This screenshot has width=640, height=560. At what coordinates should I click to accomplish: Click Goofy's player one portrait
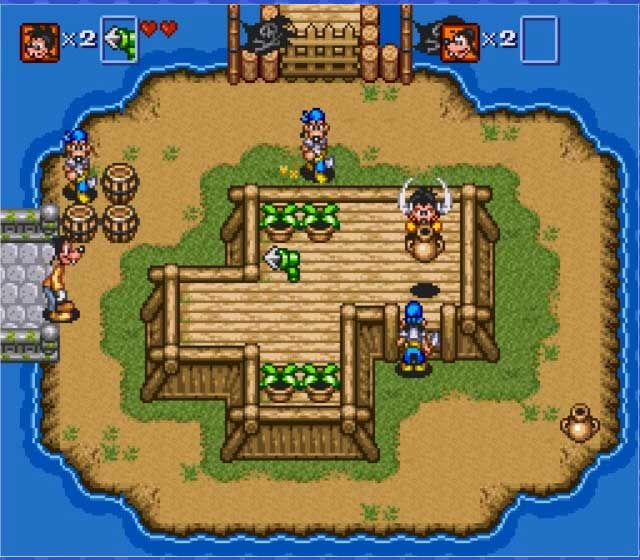[40, 42]
